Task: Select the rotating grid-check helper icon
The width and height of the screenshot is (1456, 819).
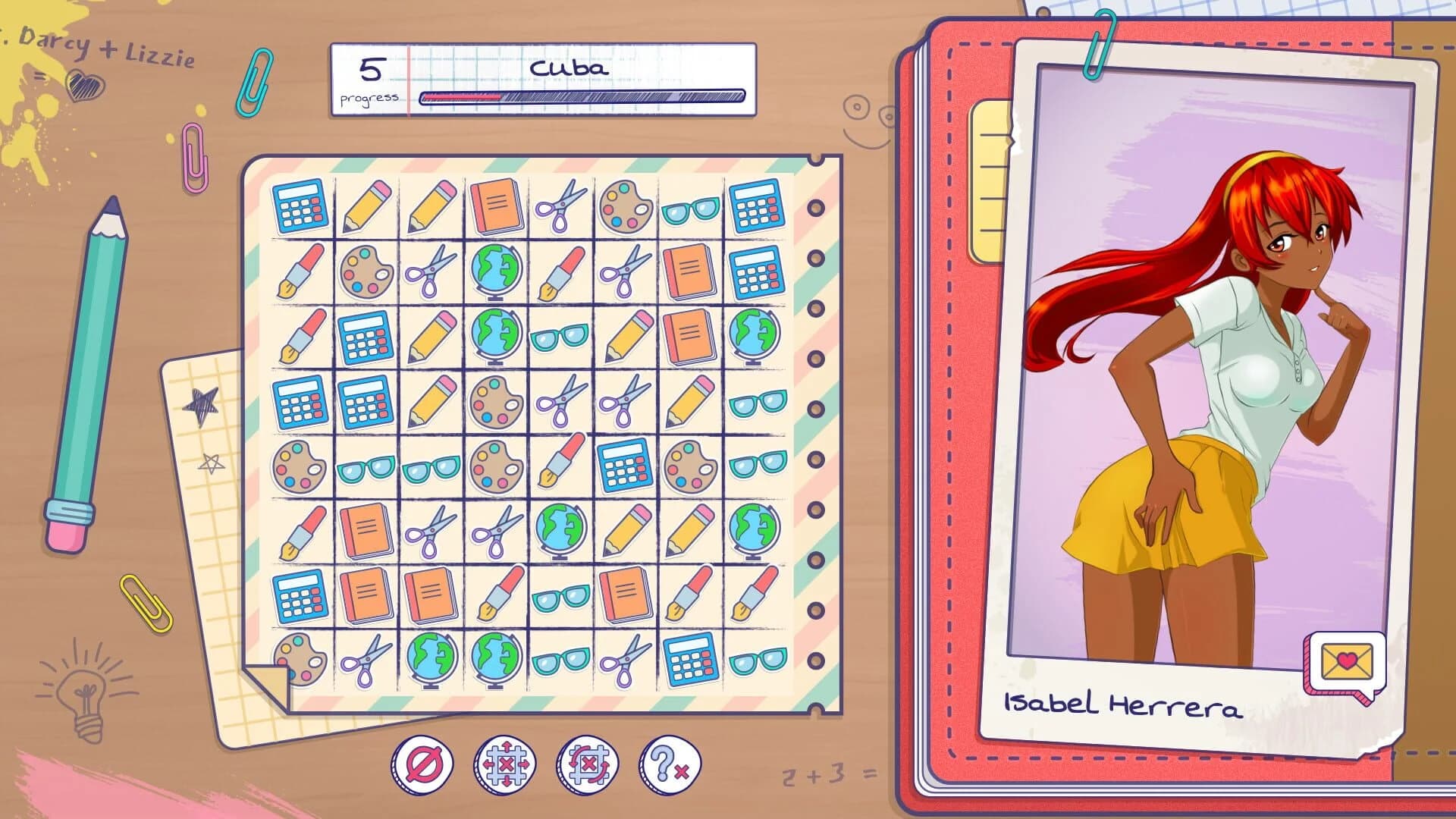Action: click(x=588, y=766)
